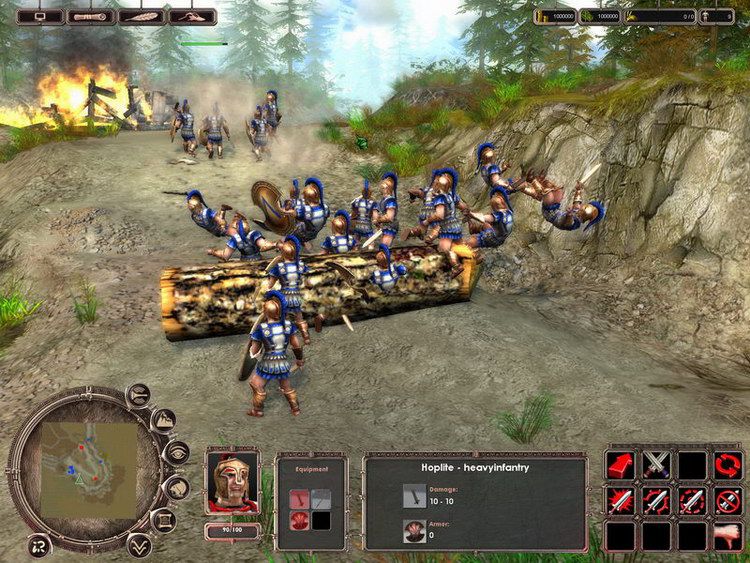Select the sword with red burst stance
This screenshot has width=750, height=563.
(621, 500)
